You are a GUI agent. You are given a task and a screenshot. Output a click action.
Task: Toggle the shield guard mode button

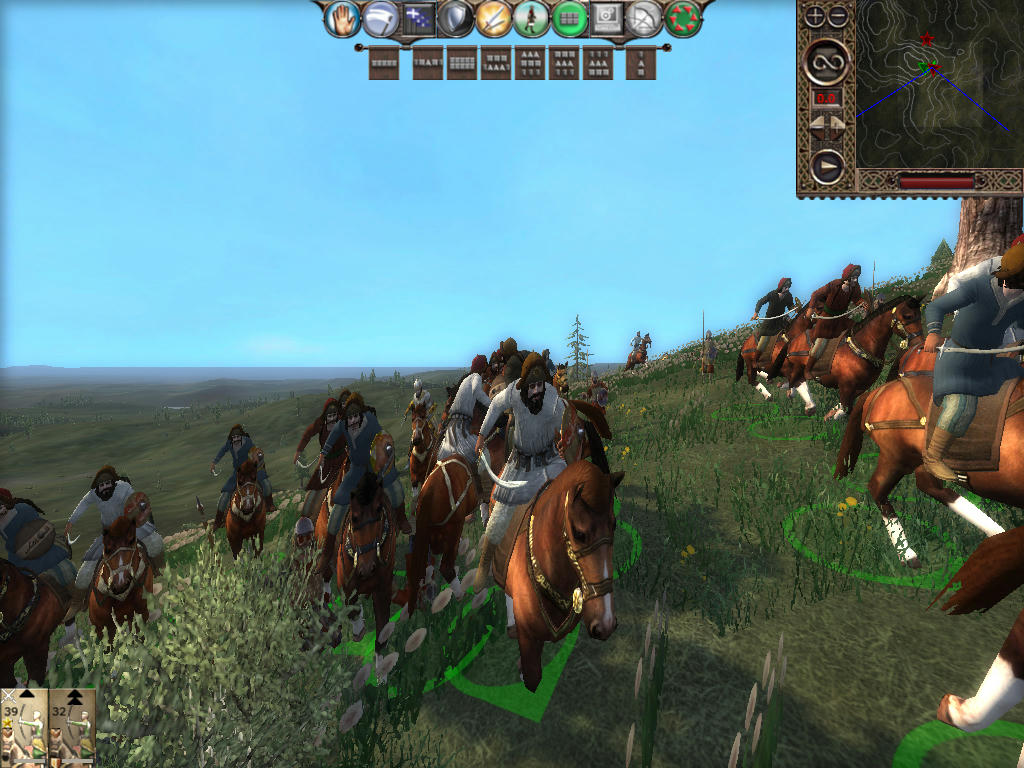(x=456, y=18)
